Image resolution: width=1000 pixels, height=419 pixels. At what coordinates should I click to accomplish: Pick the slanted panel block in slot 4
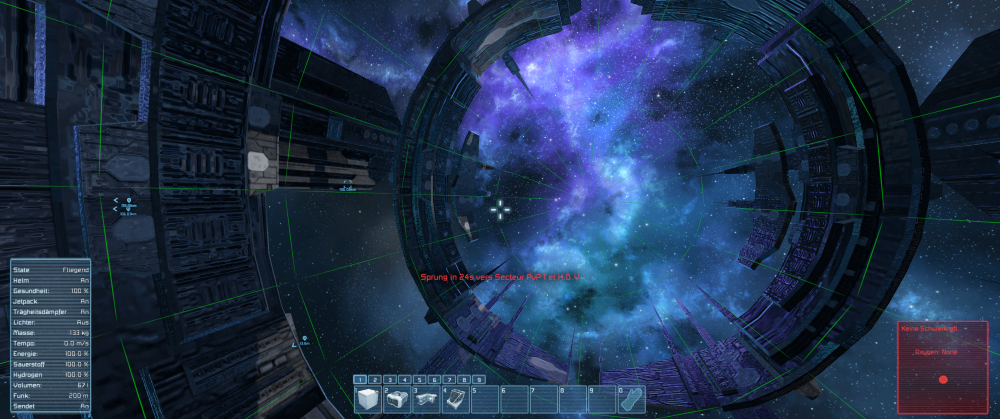coord(455,399)
